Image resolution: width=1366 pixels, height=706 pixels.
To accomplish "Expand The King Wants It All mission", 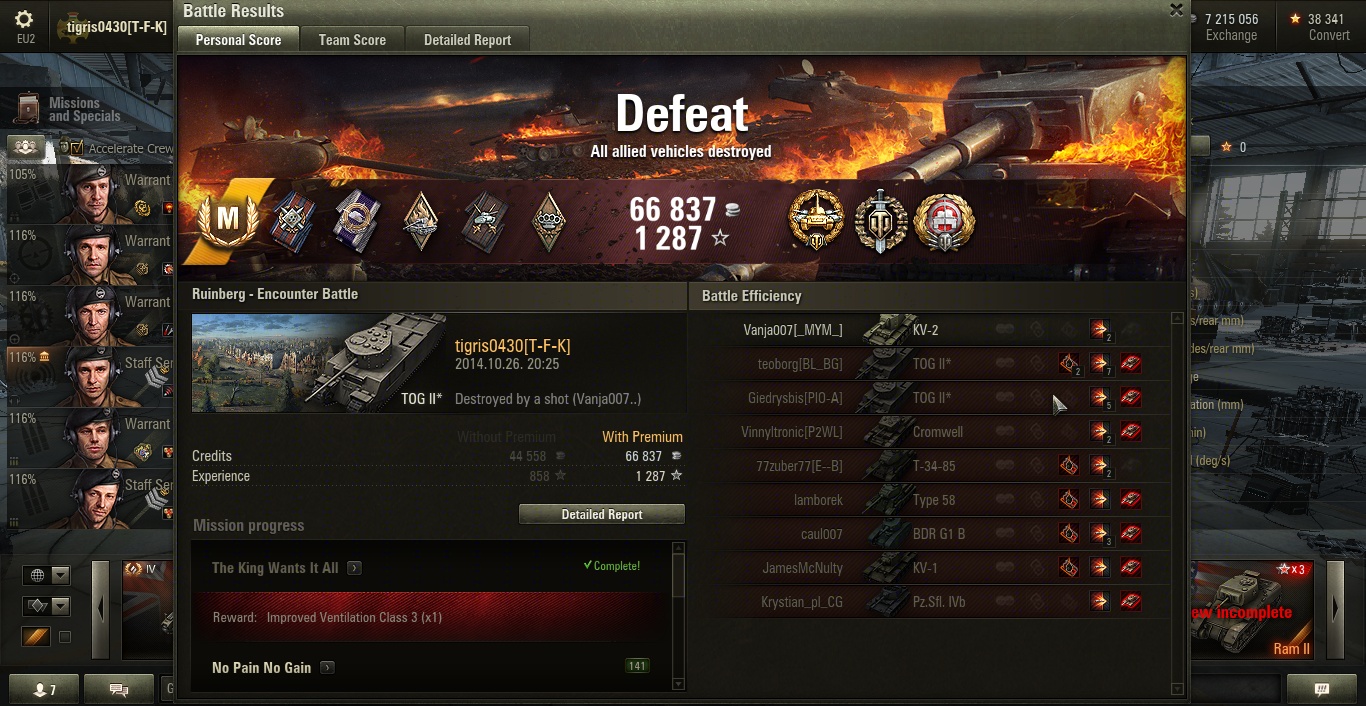I will point(354,568).
